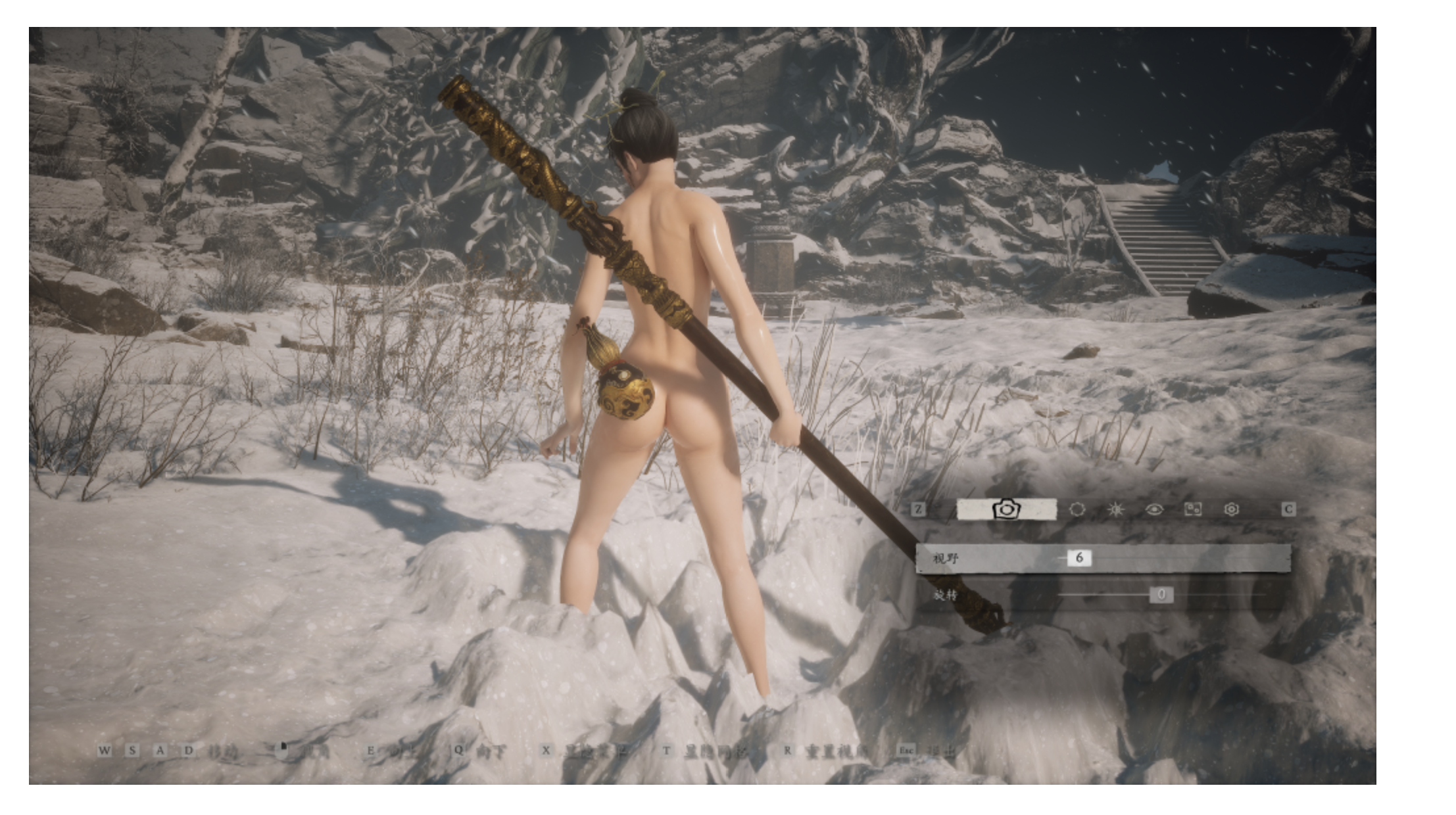
Task: Open the eye visibility tab
Action: pyautogui.click(x=1154, y=509)
